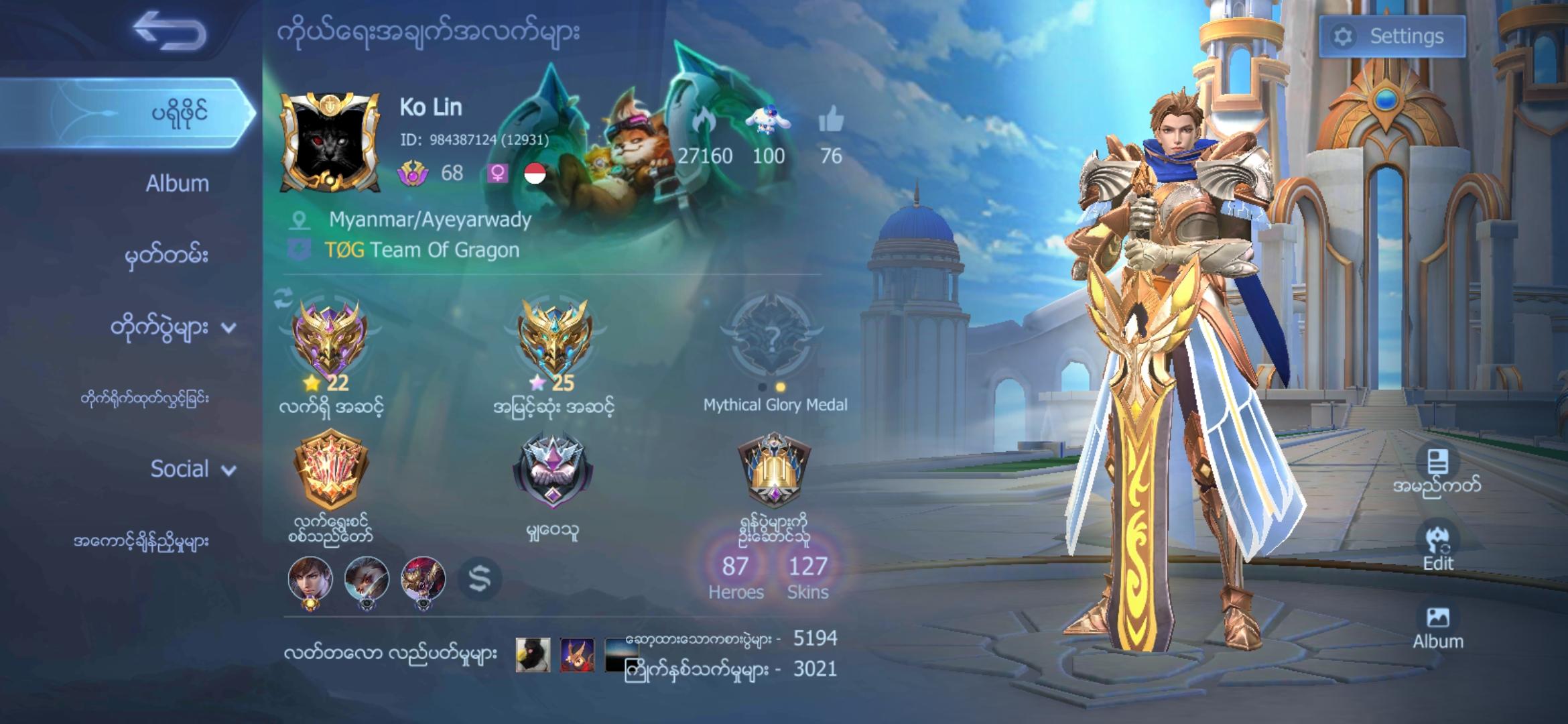
Task: Switch to the Album tab
Action: tap(178, 184)
